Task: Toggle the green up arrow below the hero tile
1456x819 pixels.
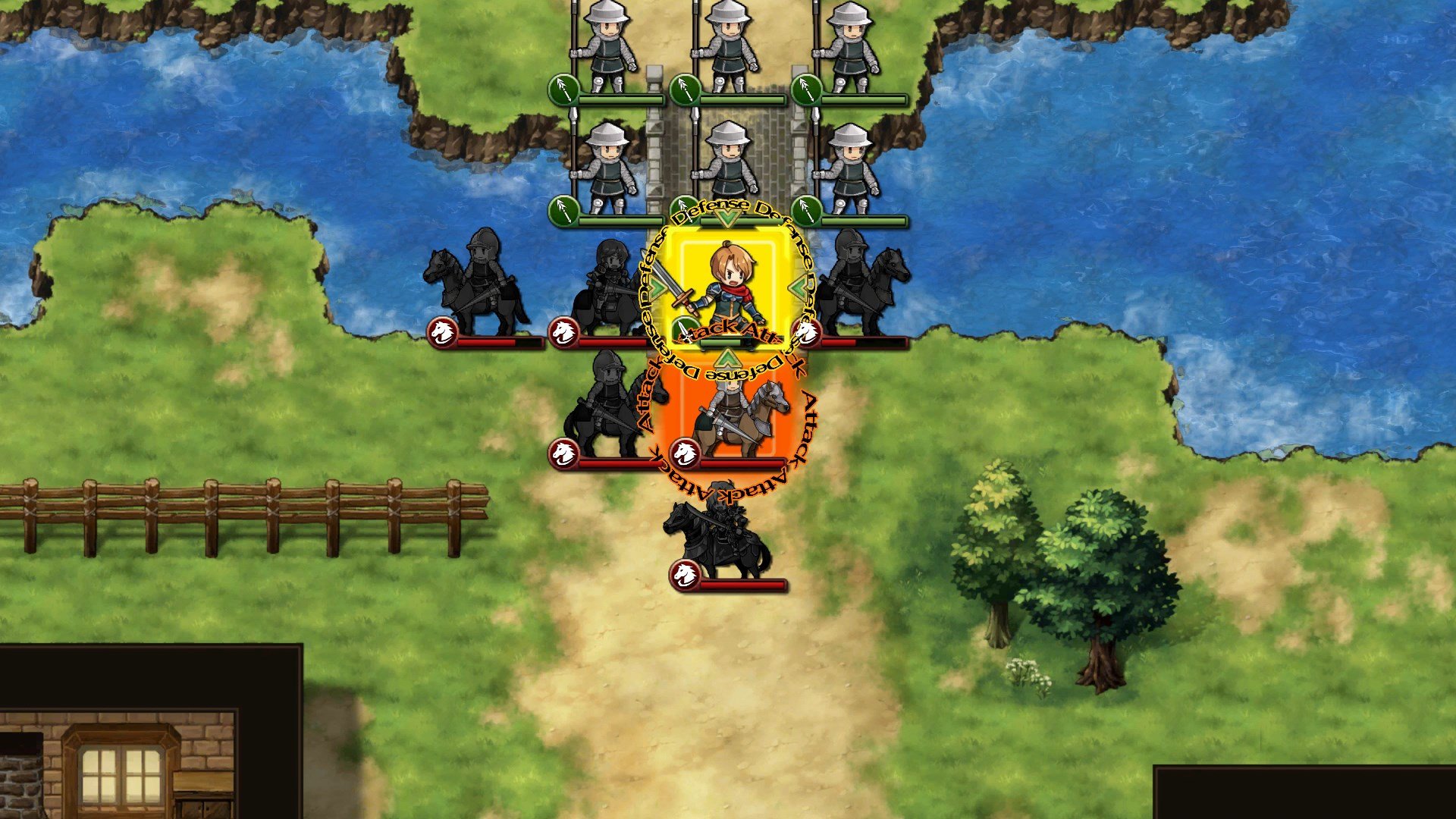Action: point(726,358)
